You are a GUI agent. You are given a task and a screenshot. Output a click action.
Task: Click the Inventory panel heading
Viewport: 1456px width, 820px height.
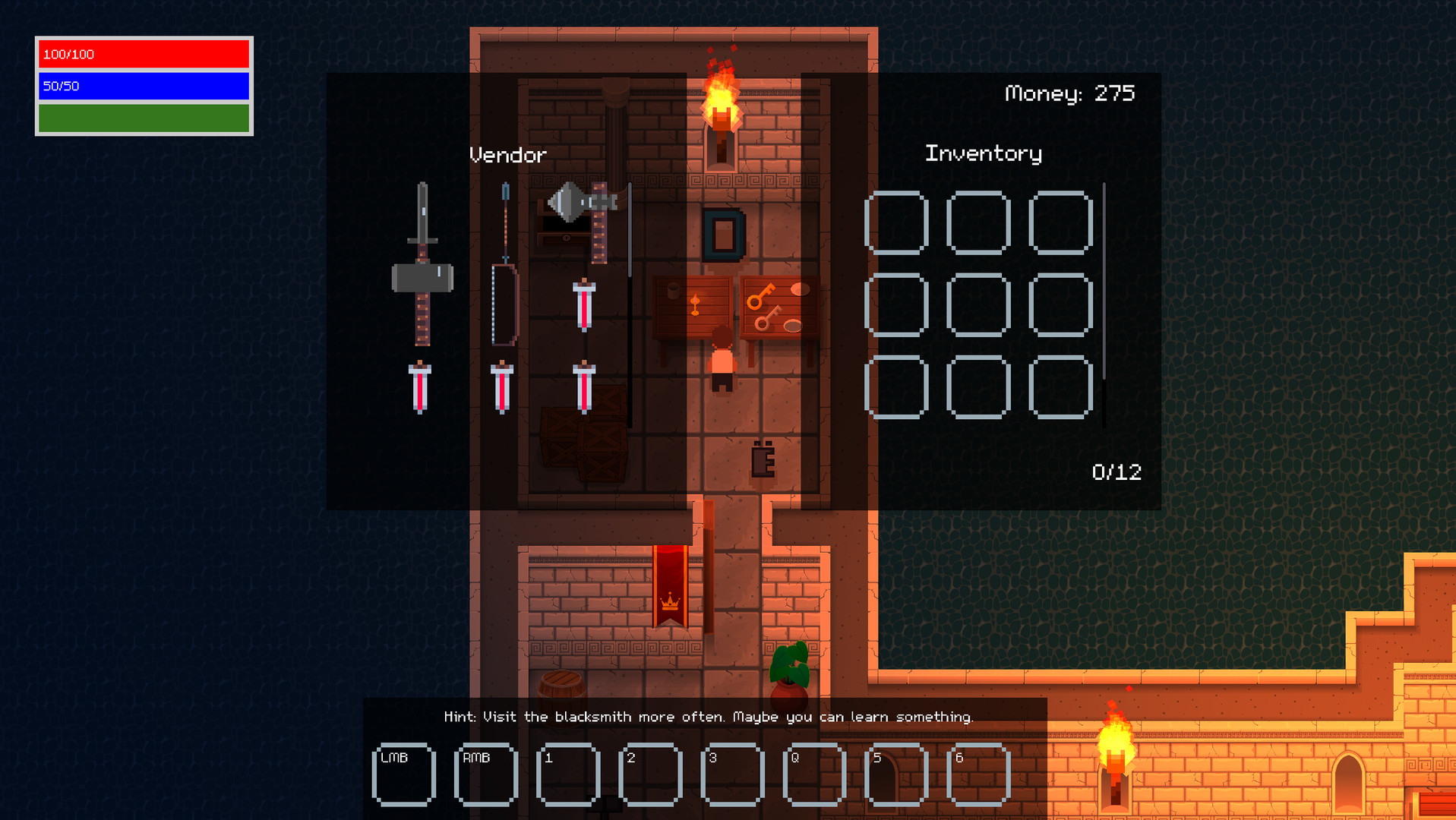(983, 153)
